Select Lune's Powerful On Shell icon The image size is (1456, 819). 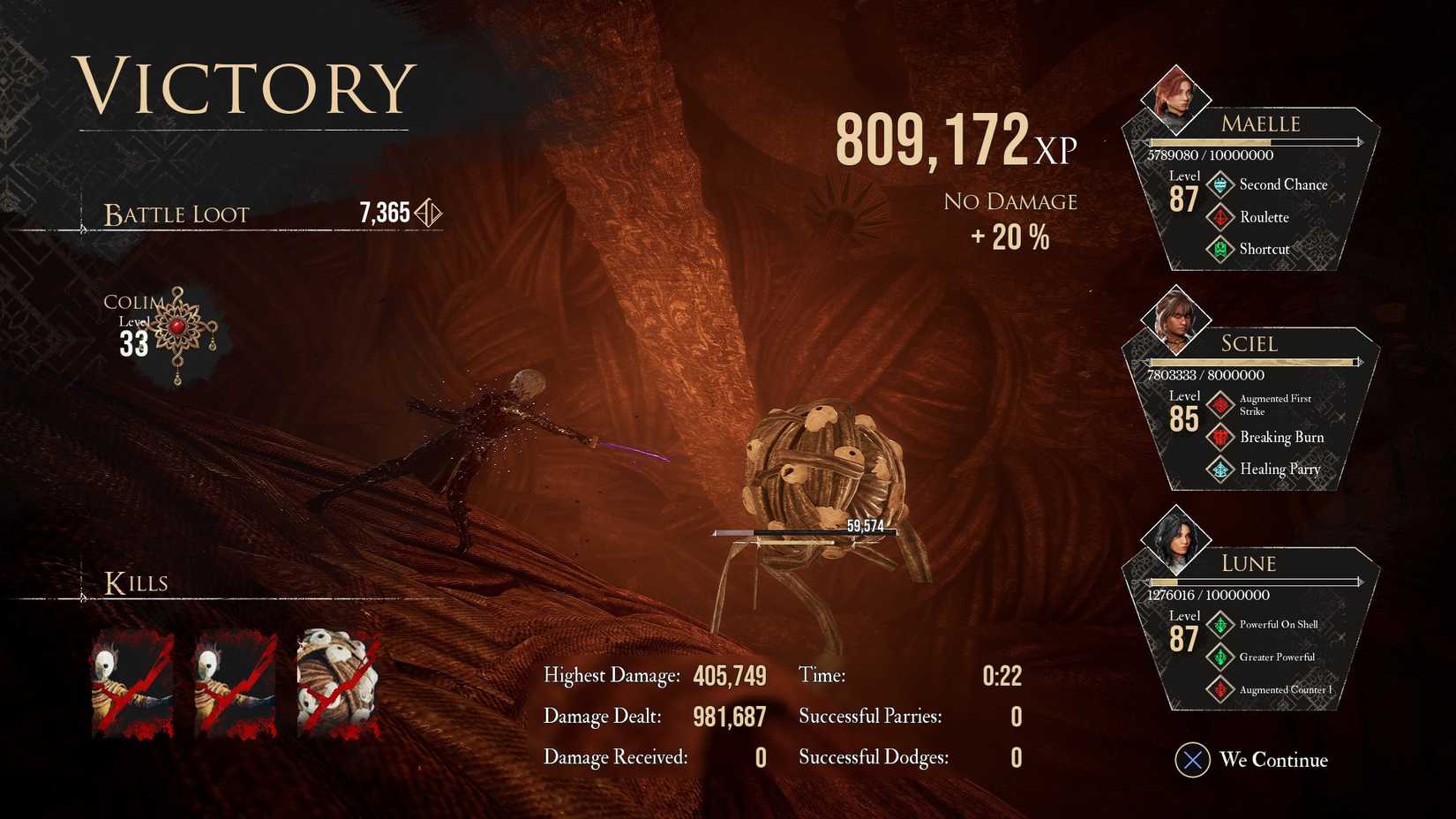point(1220,624)
